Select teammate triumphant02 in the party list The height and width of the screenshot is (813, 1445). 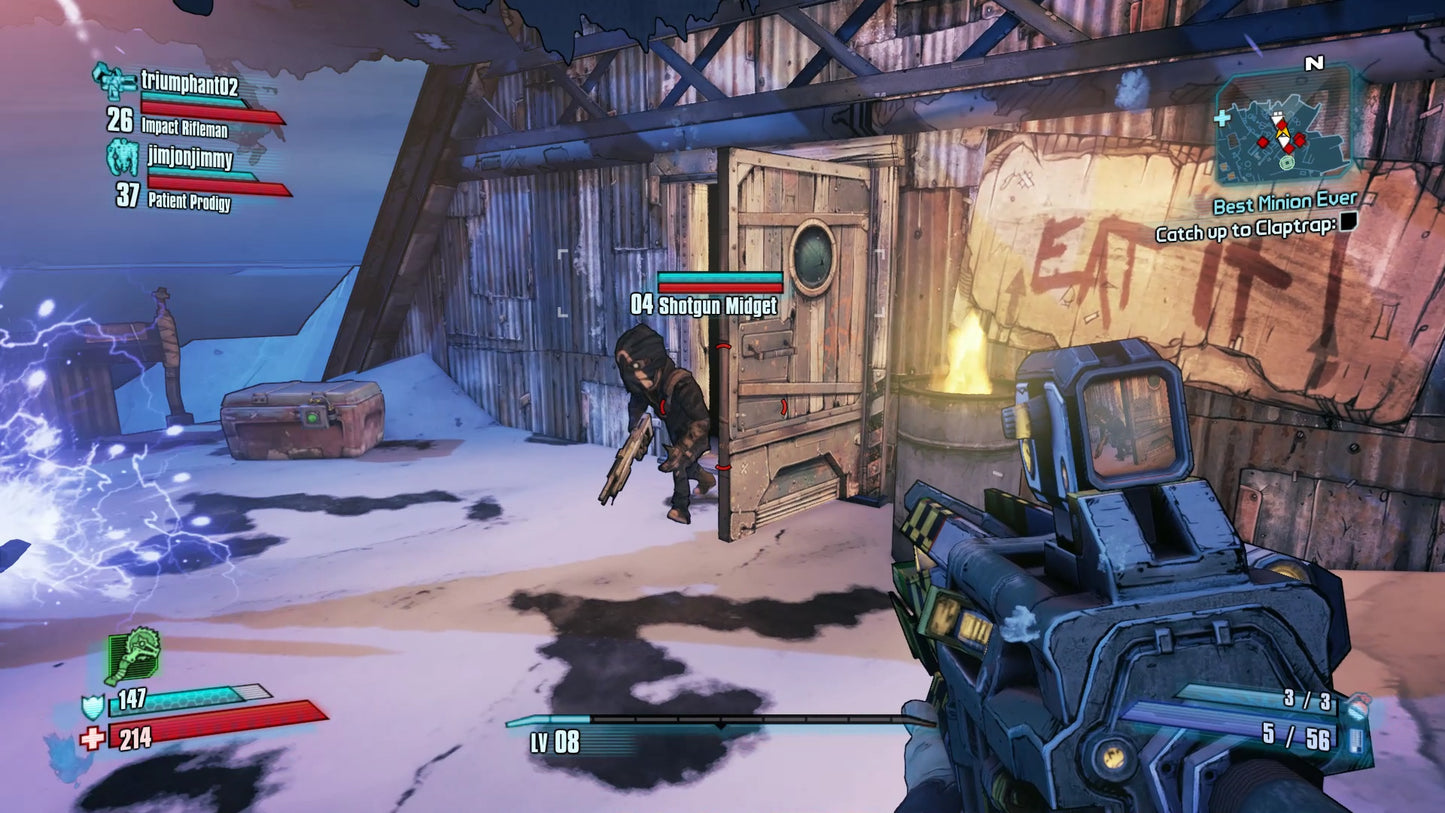click(x=188, y=80)
